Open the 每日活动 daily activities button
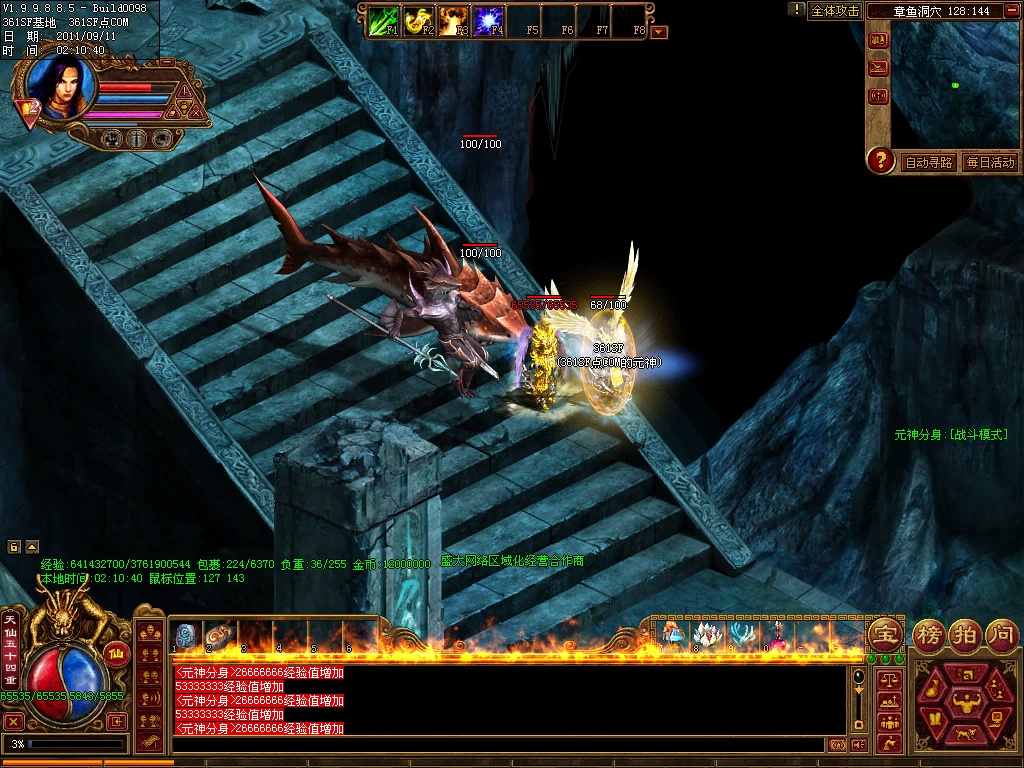Image resolution: width=1024 pixels, height=768 pixels. 990,162
